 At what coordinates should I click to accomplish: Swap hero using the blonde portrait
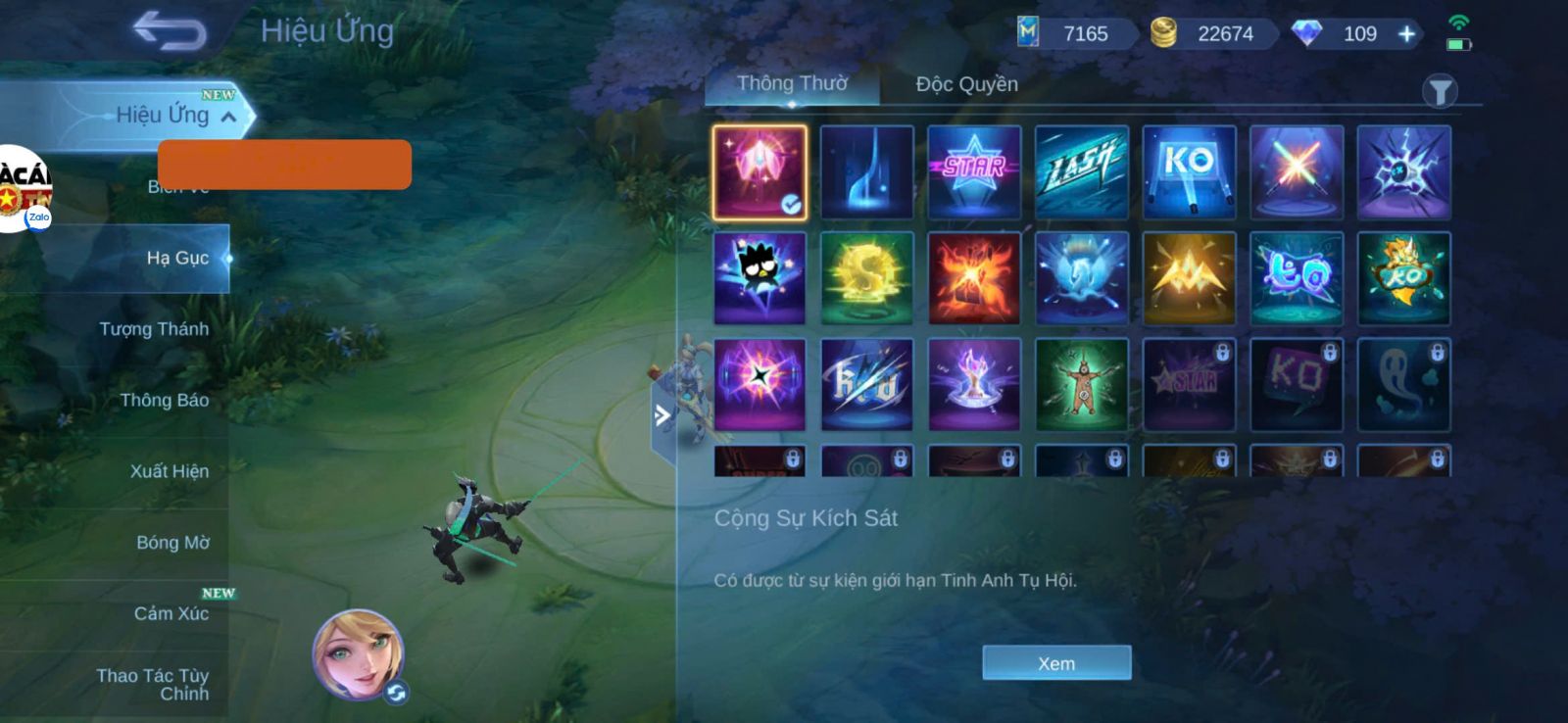(x=359, y=653)
